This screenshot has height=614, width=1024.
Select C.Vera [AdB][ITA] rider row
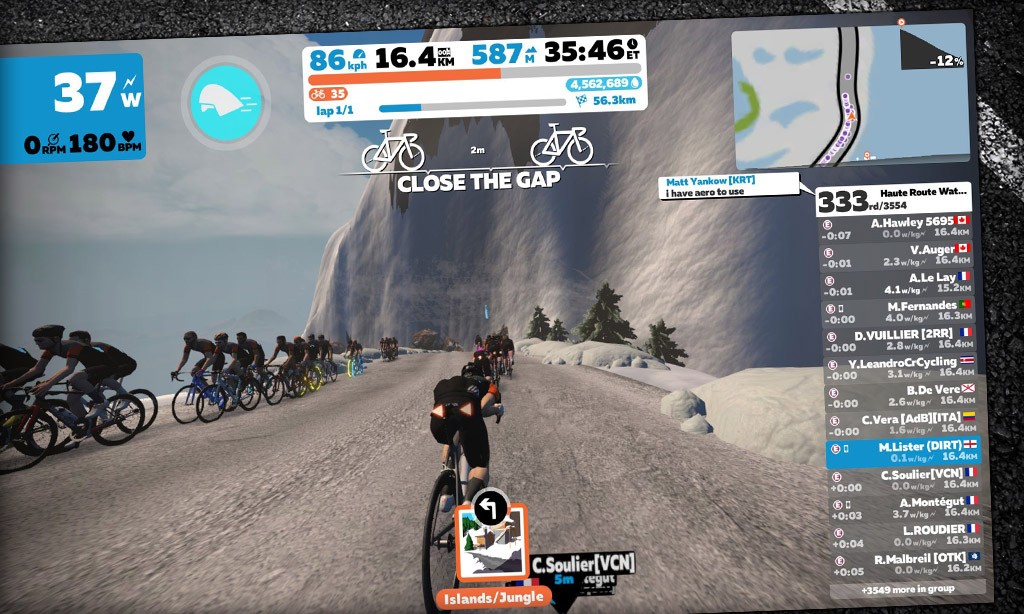click(x=902, y=424)
